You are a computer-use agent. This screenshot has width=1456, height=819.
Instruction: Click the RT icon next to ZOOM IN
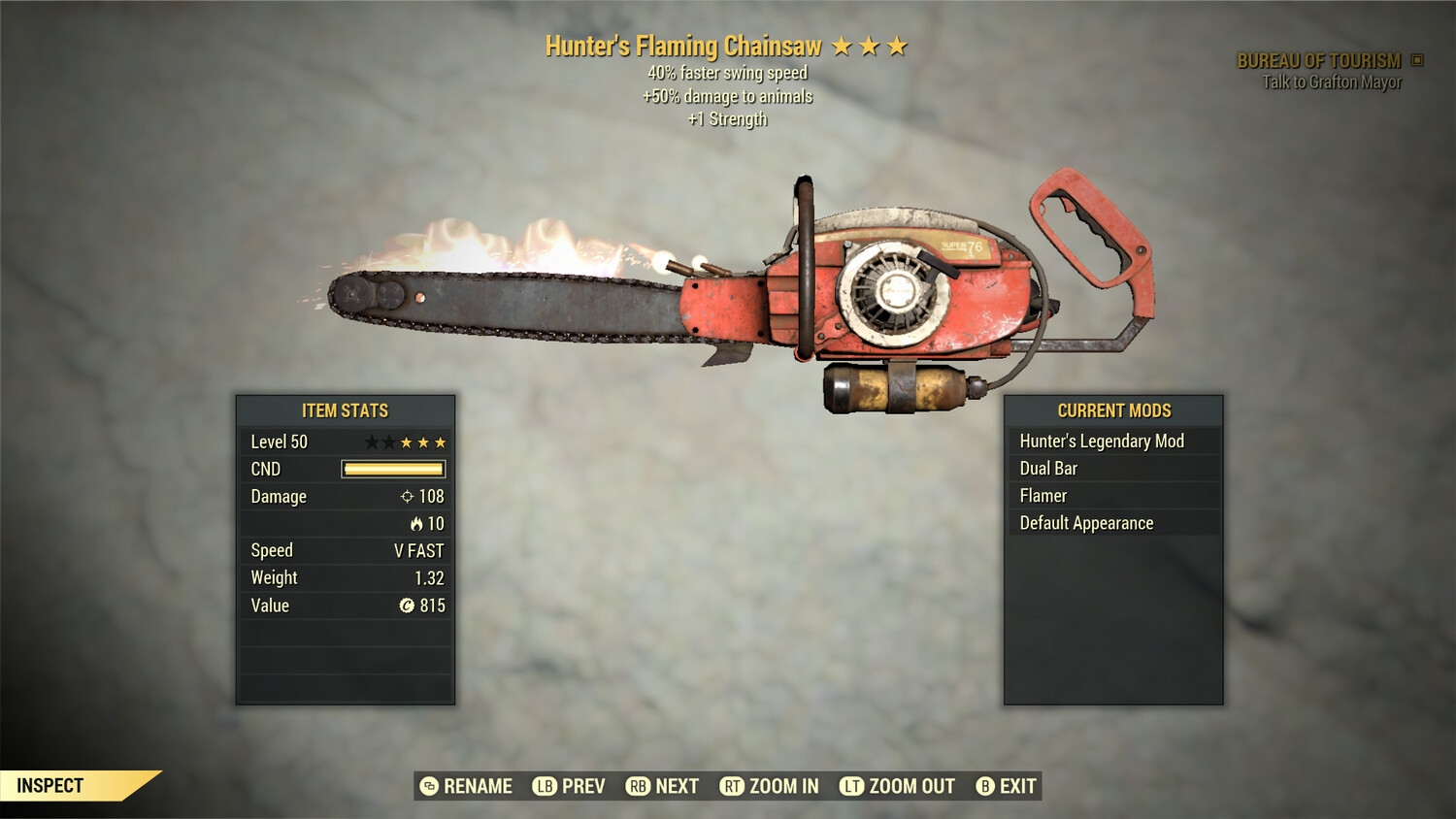click(731, 786)
